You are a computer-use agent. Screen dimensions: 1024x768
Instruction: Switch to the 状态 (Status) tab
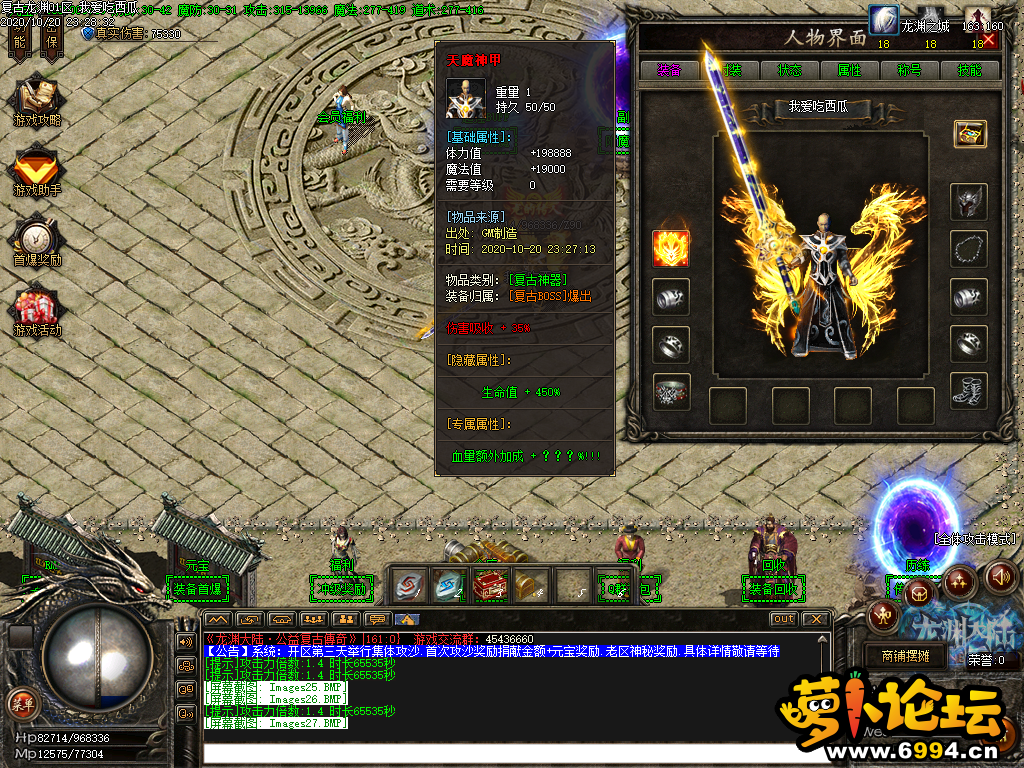pyautogui.click(x=789, y=70)
